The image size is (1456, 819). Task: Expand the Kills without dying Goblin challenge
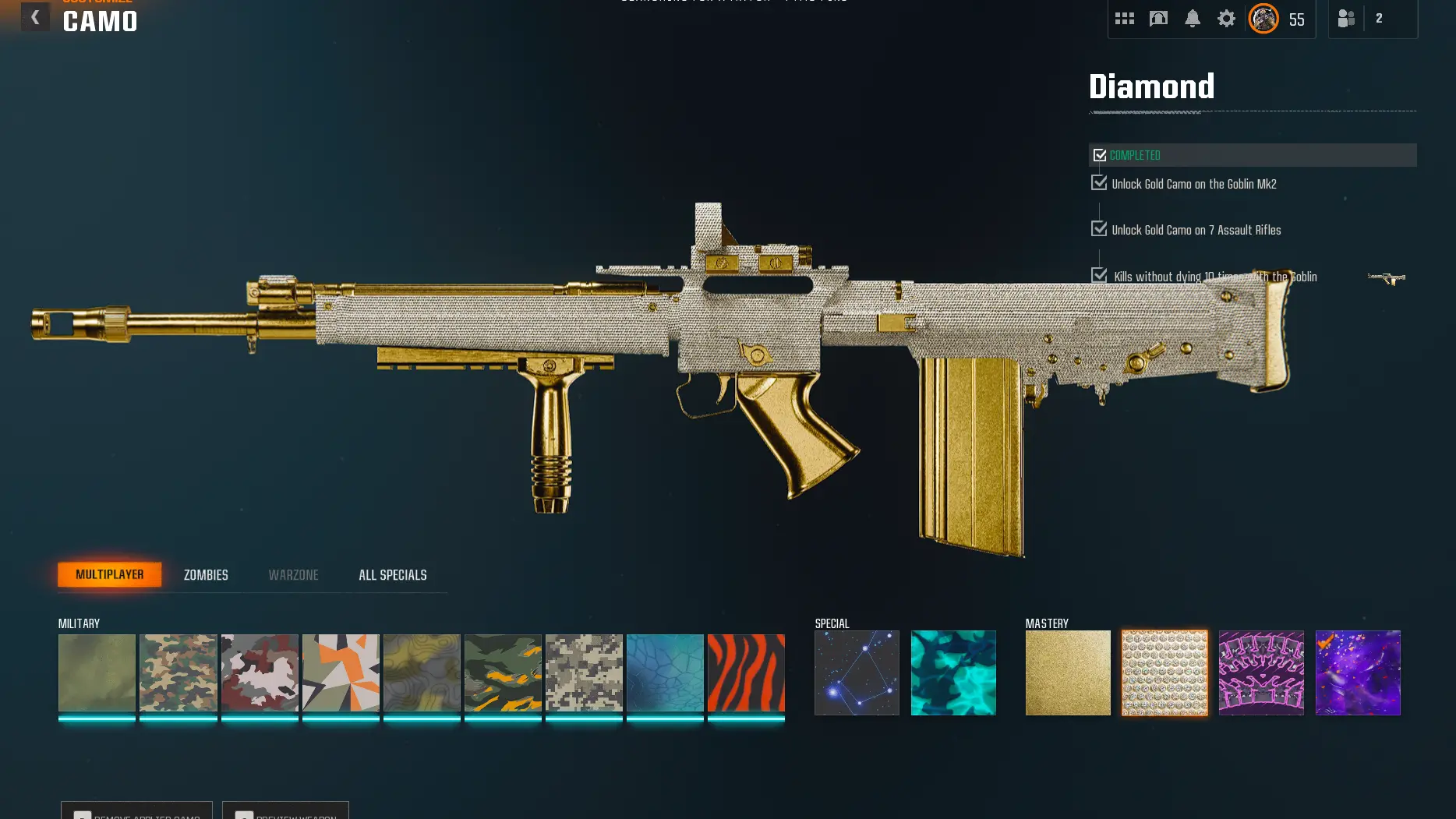[1100, 275]
